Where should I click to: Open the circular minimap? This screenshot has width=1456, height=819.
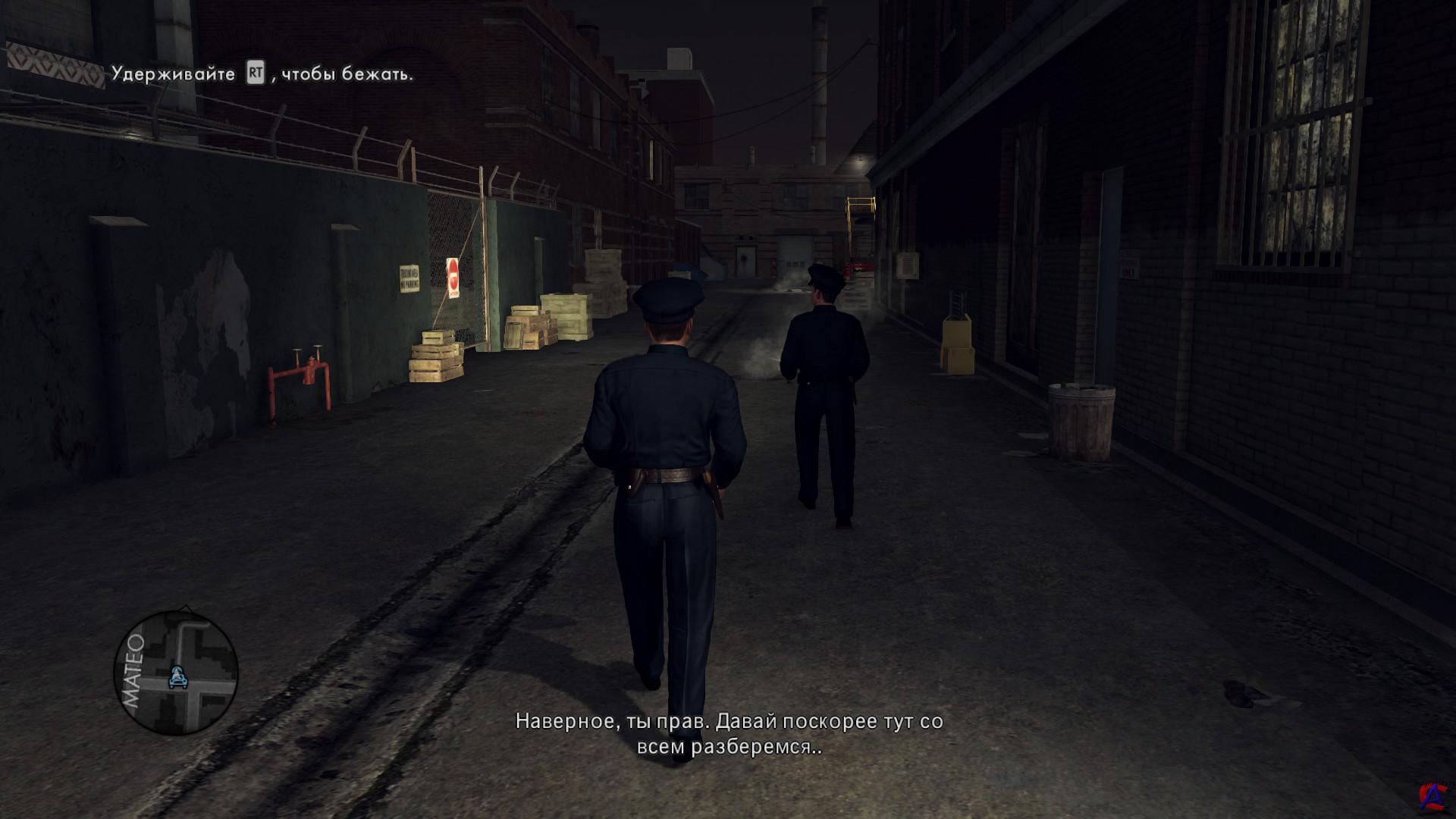point(176,672)
